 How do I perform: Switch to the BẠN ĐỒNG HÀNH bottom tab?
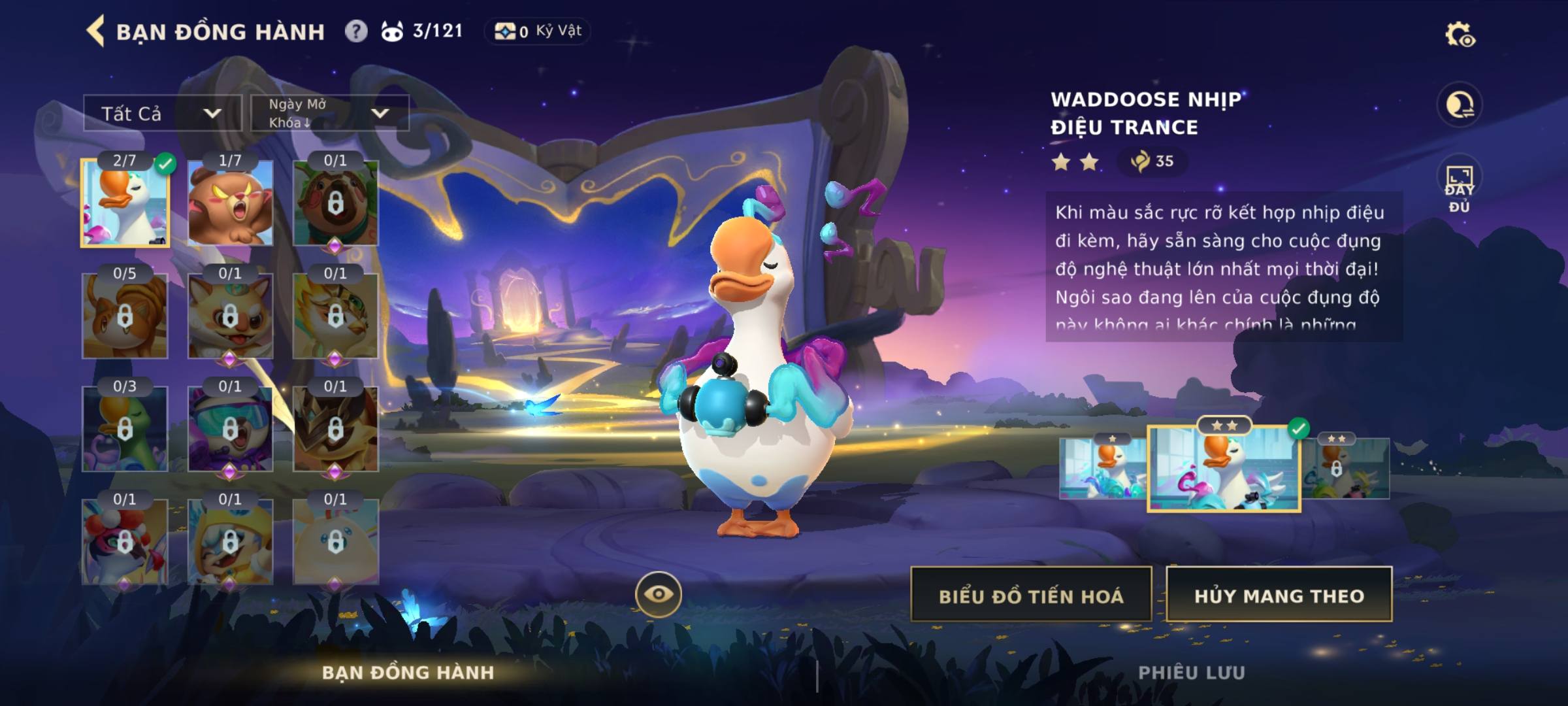[x=408, y=673]
